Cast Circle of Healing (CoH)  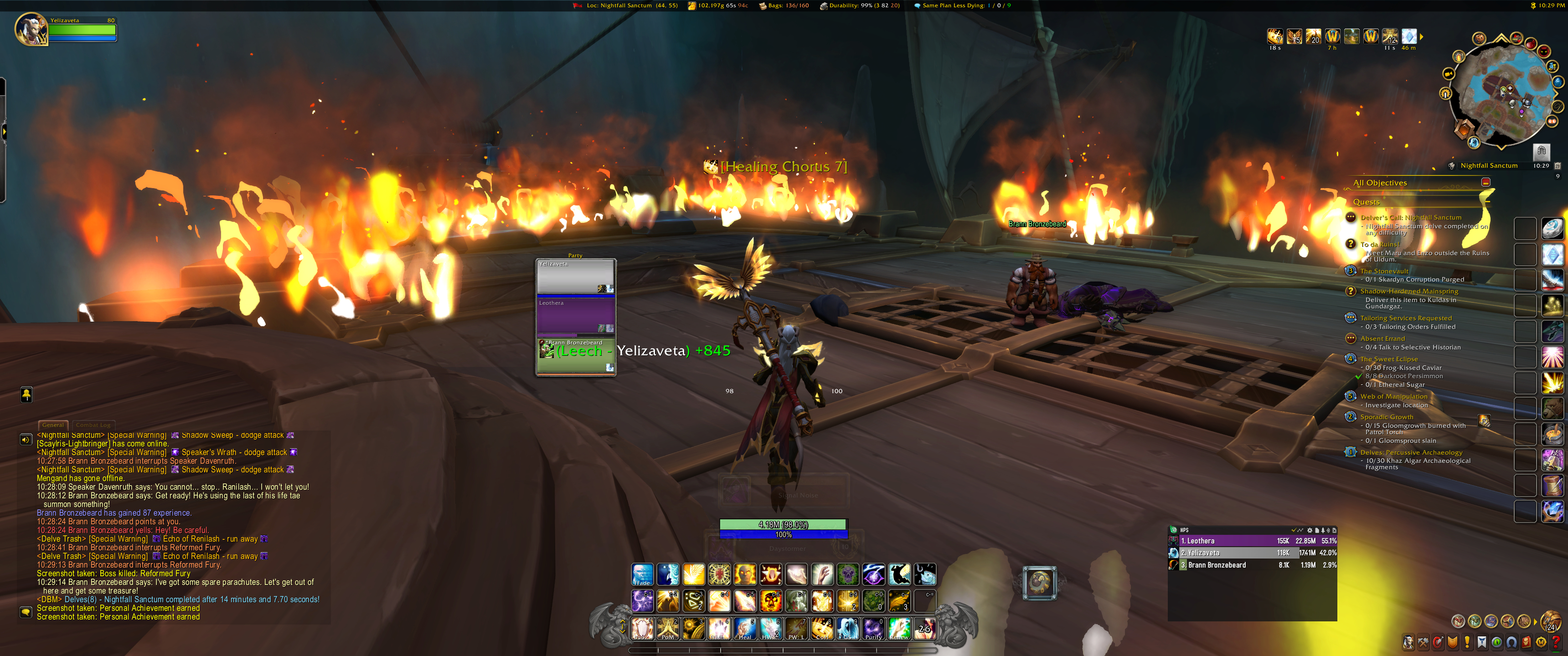tap(822, 629)
